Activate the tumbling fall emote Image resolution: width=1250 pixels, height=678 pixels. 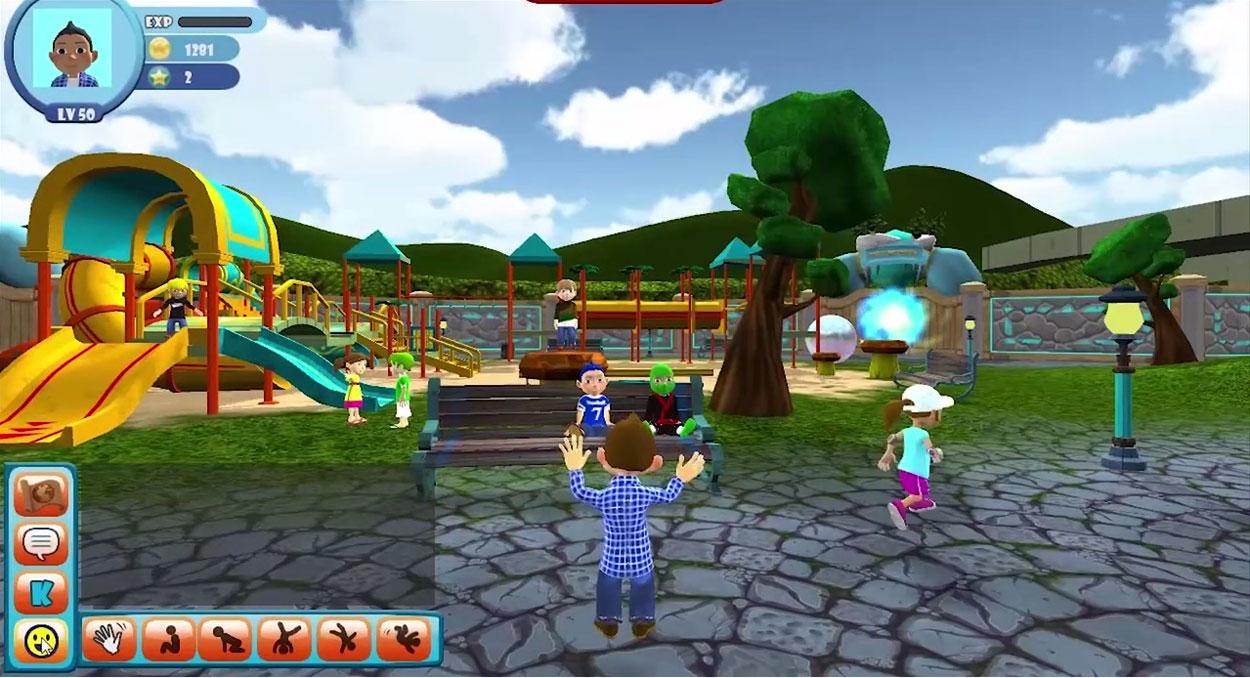[x=403, y=640]
